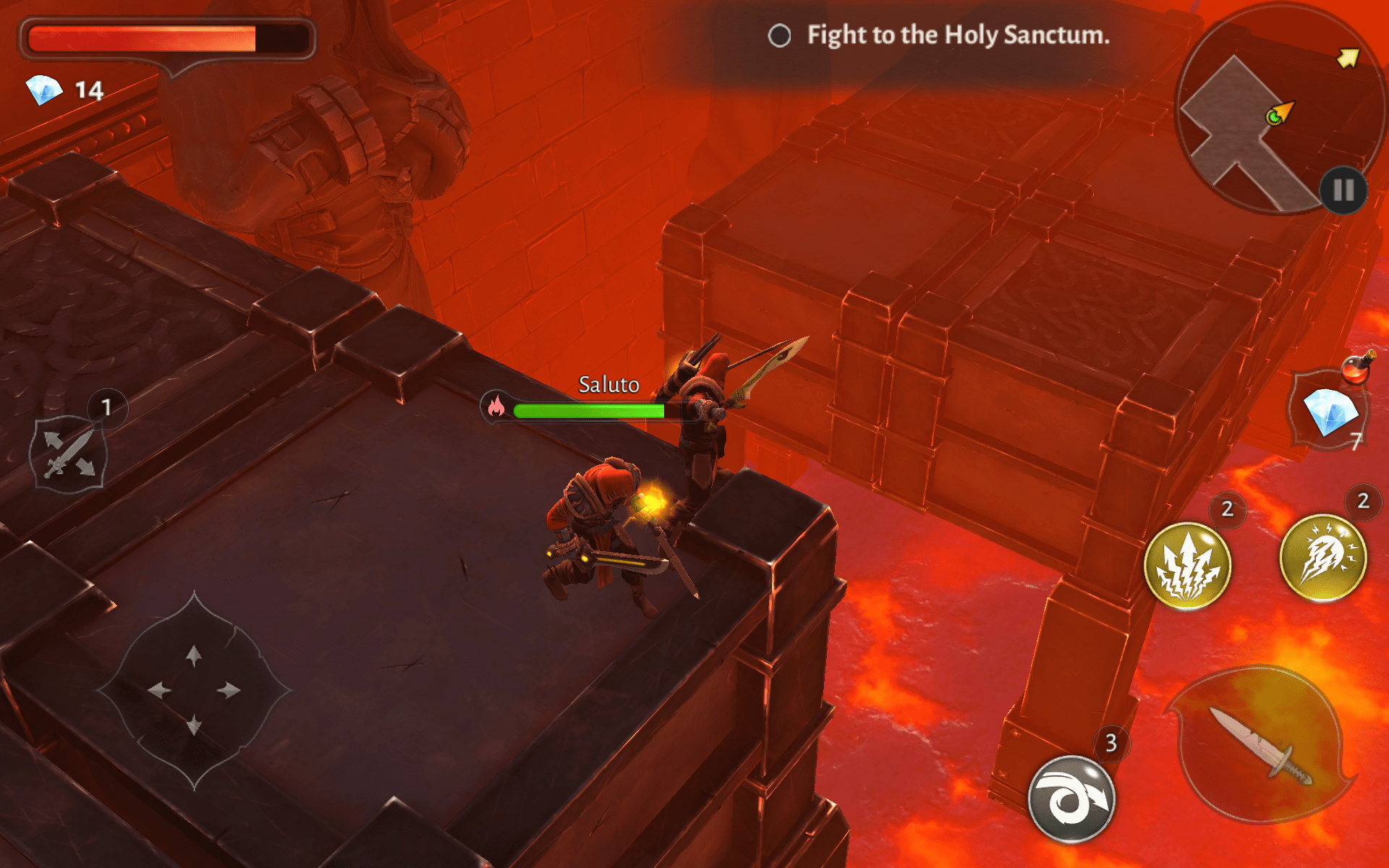Cast the charging lightning dash skill
This screenshot has height=868, width=1389.
(1323, 558)
